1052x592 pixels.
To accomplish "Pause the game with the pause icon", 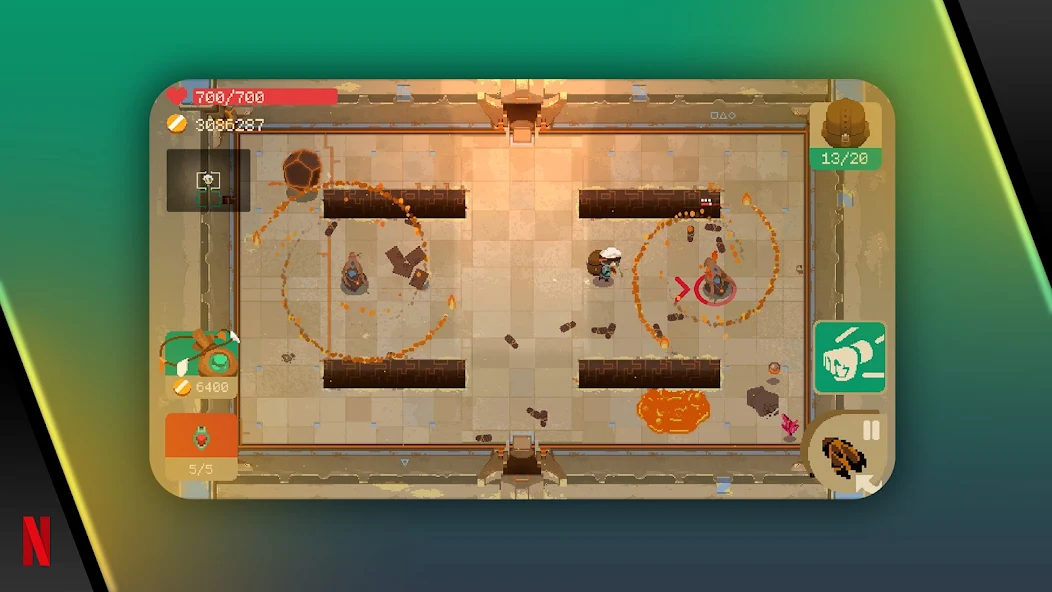I will (871, 430).
